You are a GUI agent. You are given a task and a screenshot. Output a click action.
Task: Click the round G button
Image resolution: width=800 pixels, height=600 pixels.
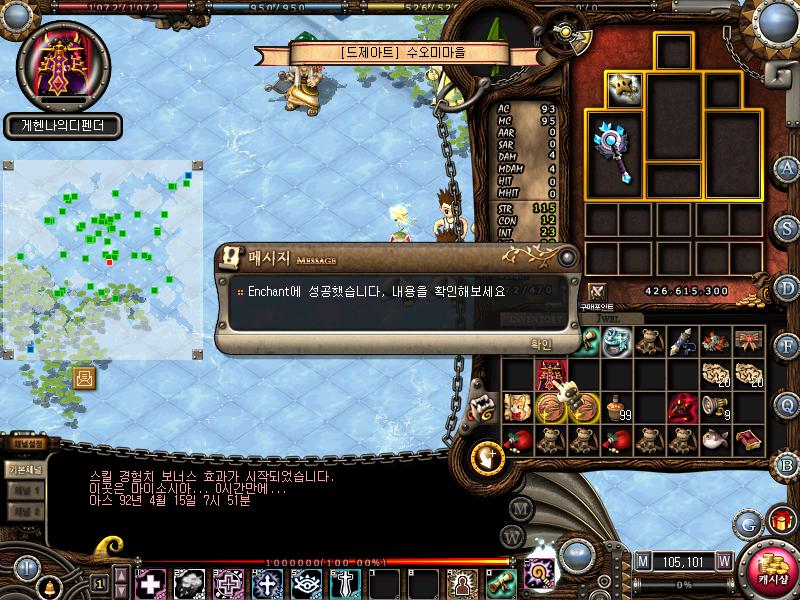[x=748, y=521]
